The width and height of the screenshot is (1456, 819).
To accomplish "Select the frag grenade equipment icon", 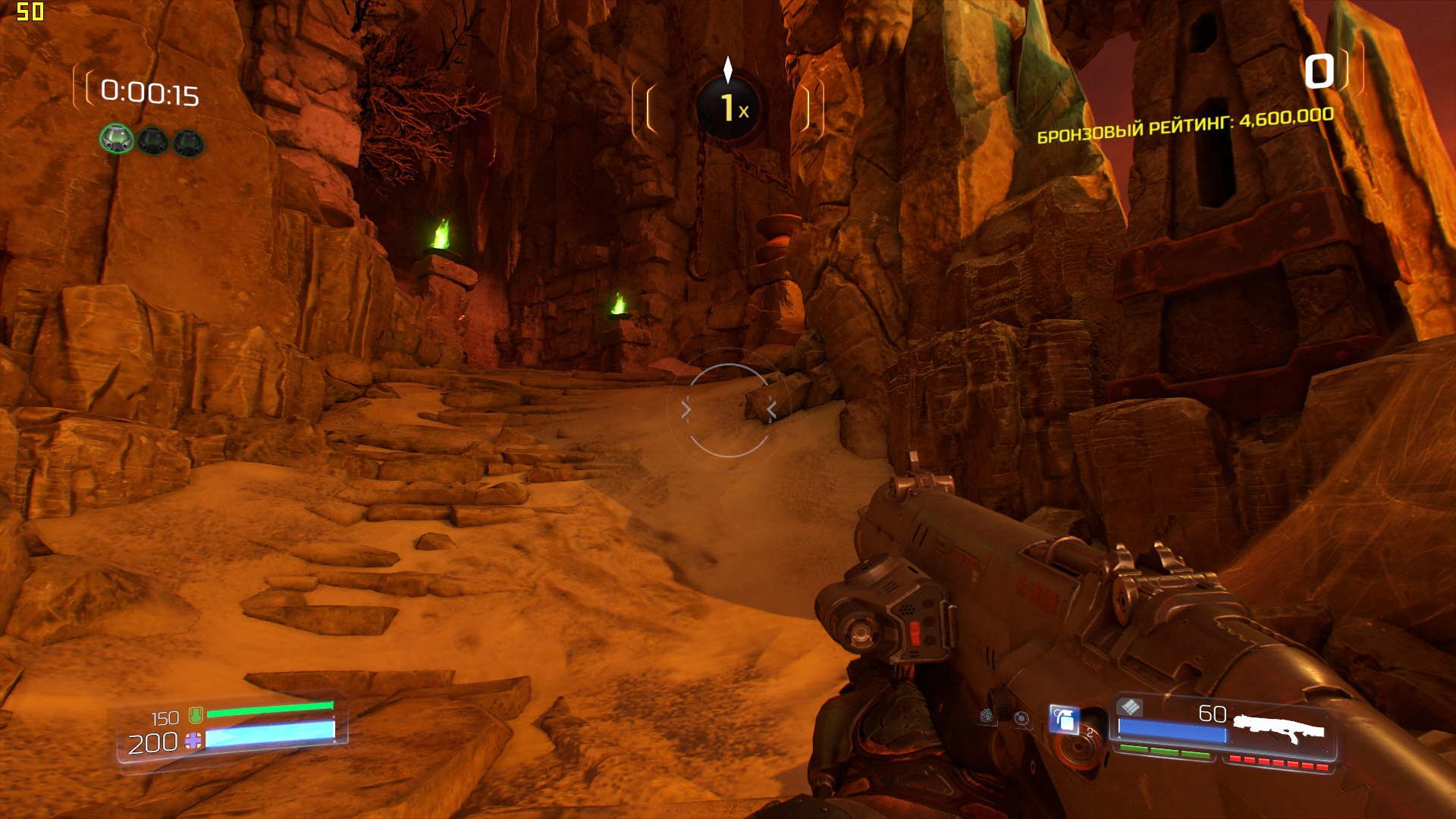I will 1063,719.
